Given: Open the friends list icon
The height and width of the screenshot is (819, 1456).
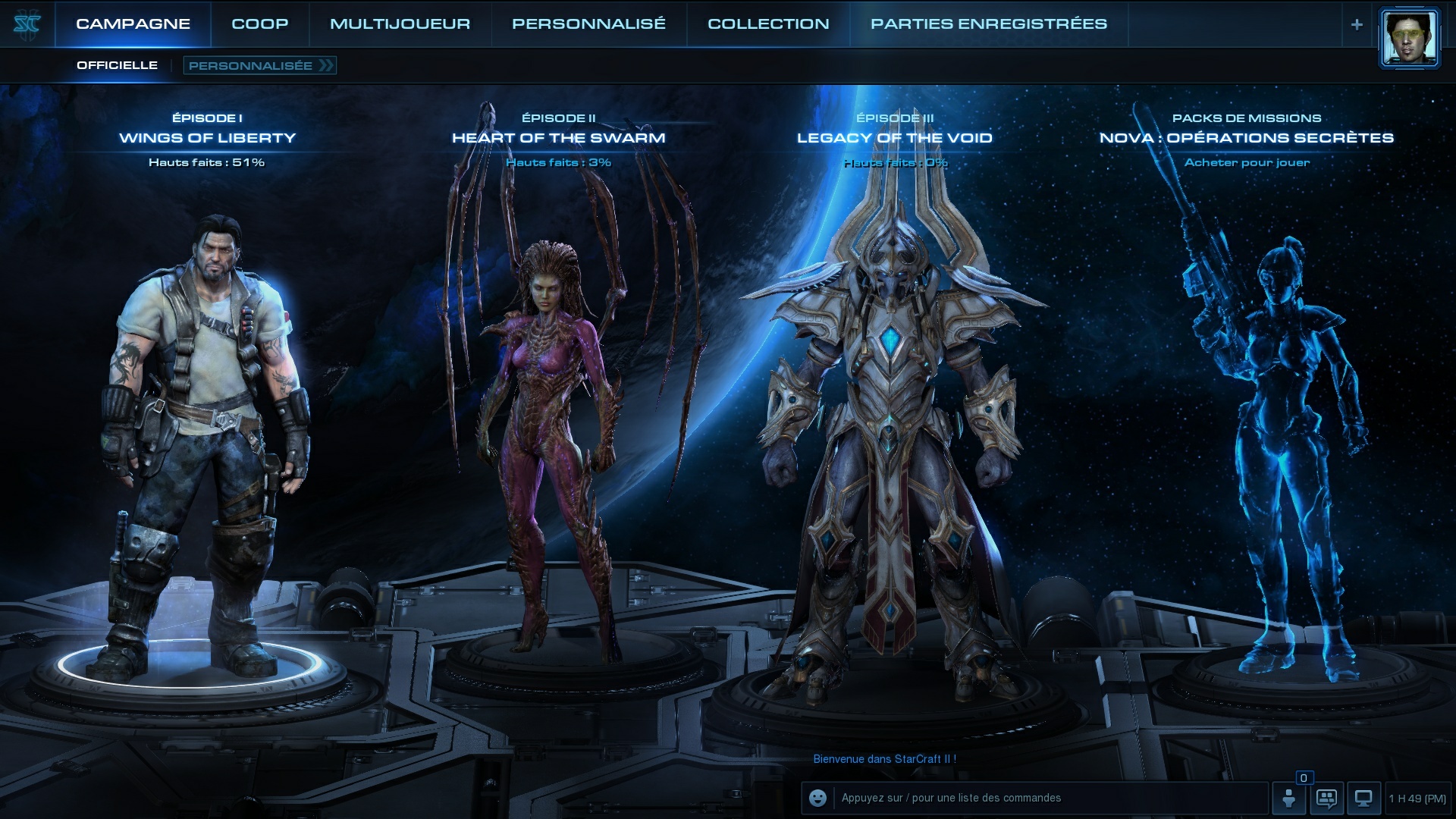Looking at the screenshot, I should coord(1288,798).
